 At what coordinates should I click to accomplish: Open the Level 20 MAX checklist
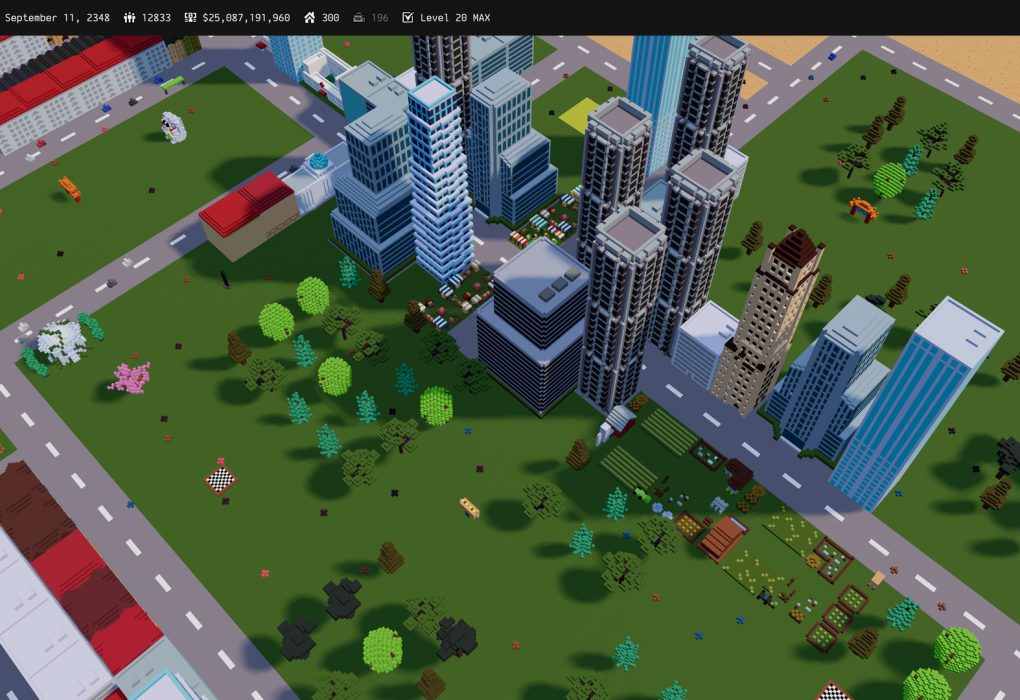pyautogui.click(x=446, y=18)
